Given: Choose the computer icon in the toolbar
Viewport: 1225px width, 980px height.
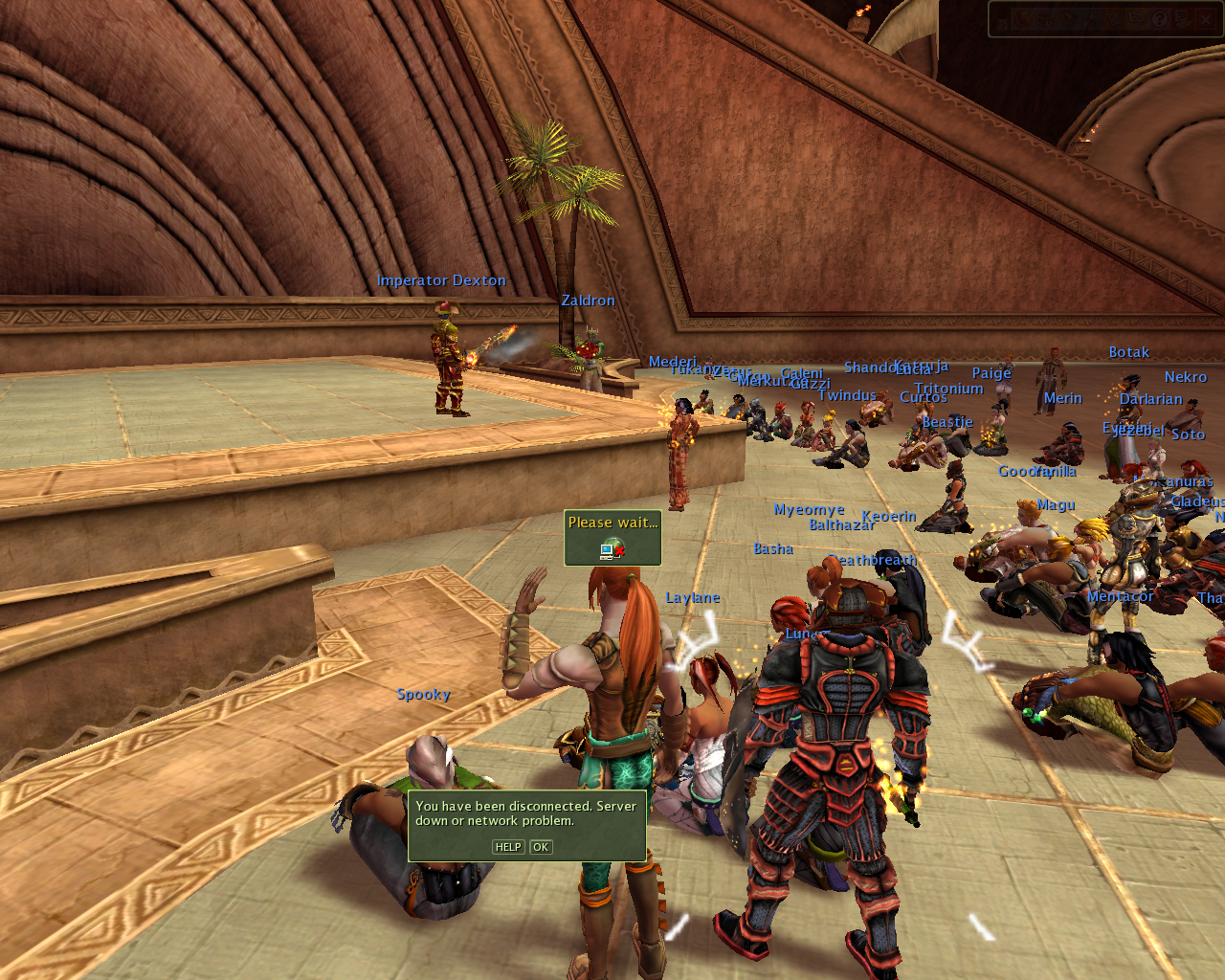Looking at the screenshot, I should click(x=1183, y=19).
